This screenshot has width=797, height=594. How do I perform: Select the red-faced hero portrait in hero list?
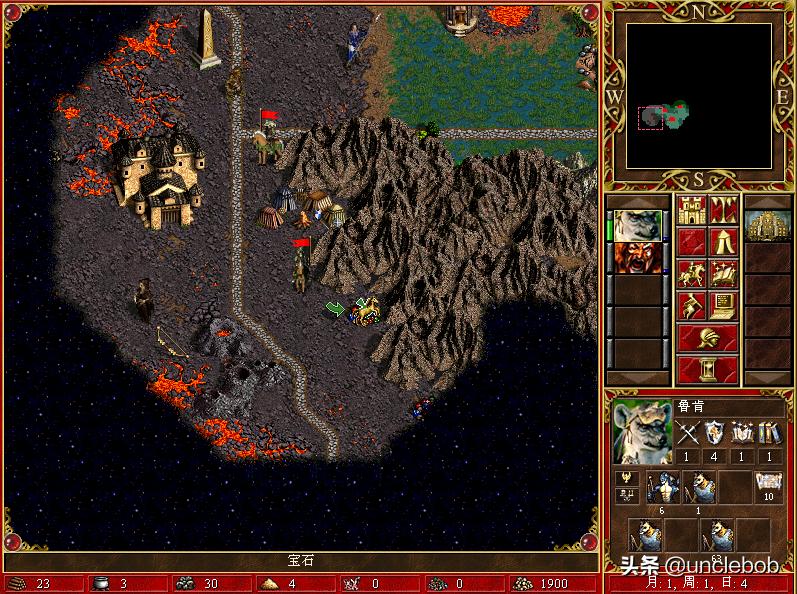pos(636,258)
